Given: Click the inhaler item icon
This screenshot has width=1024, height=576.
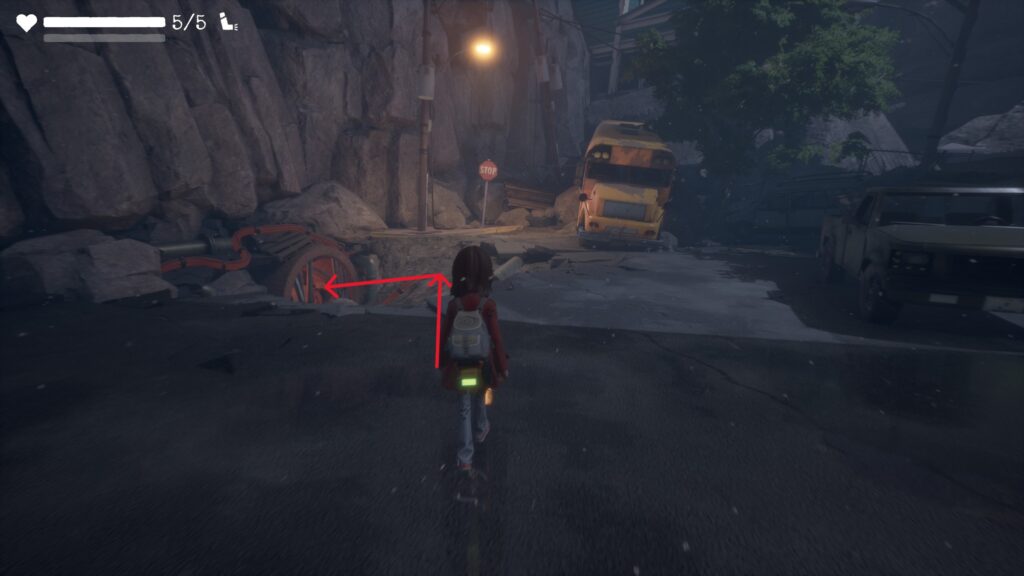Looking at the screenshot, I should coord(228,22).
